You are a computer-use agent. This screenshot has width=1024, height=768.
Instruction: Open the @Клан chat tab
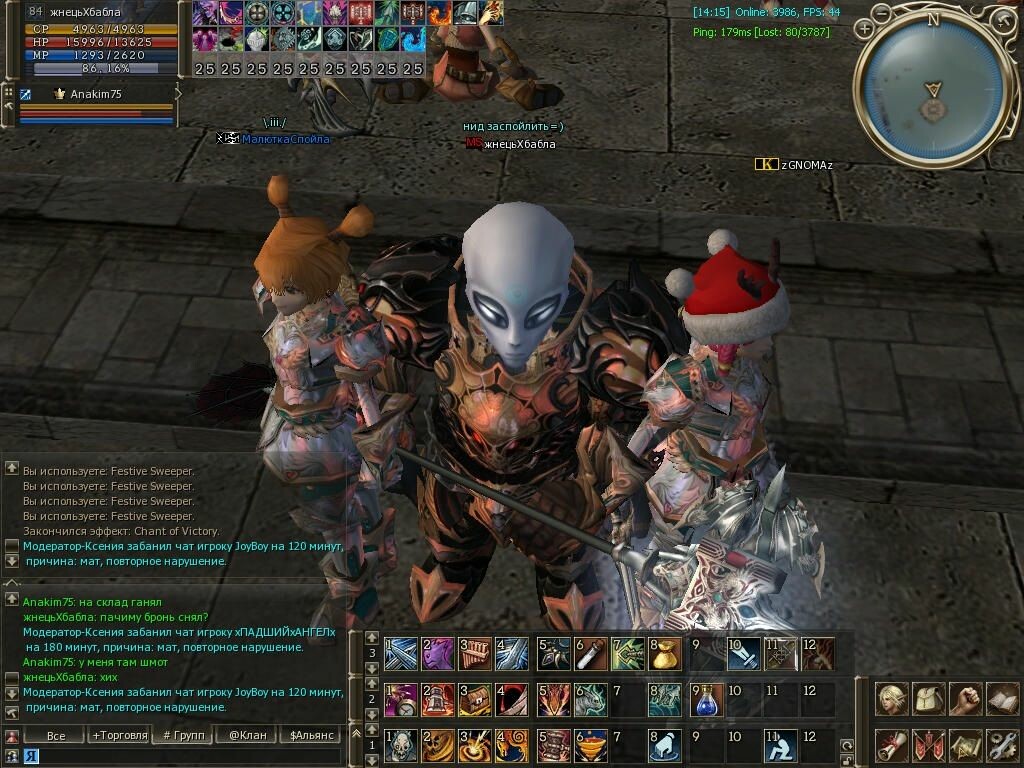247,736
